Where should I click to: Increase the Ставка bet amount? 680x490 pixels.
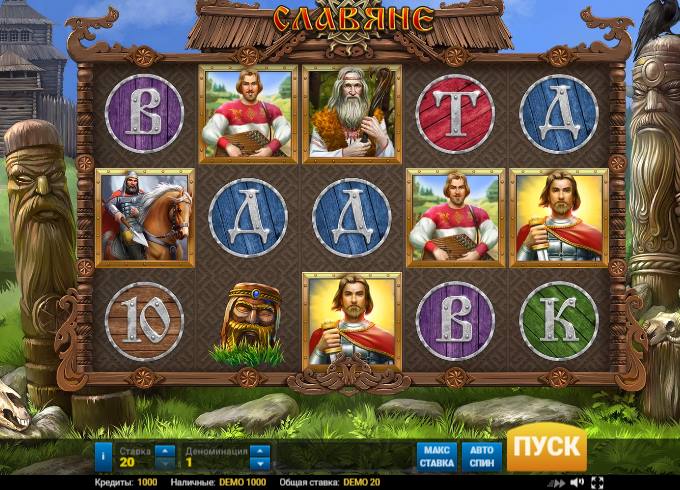[x=165, y=450]
